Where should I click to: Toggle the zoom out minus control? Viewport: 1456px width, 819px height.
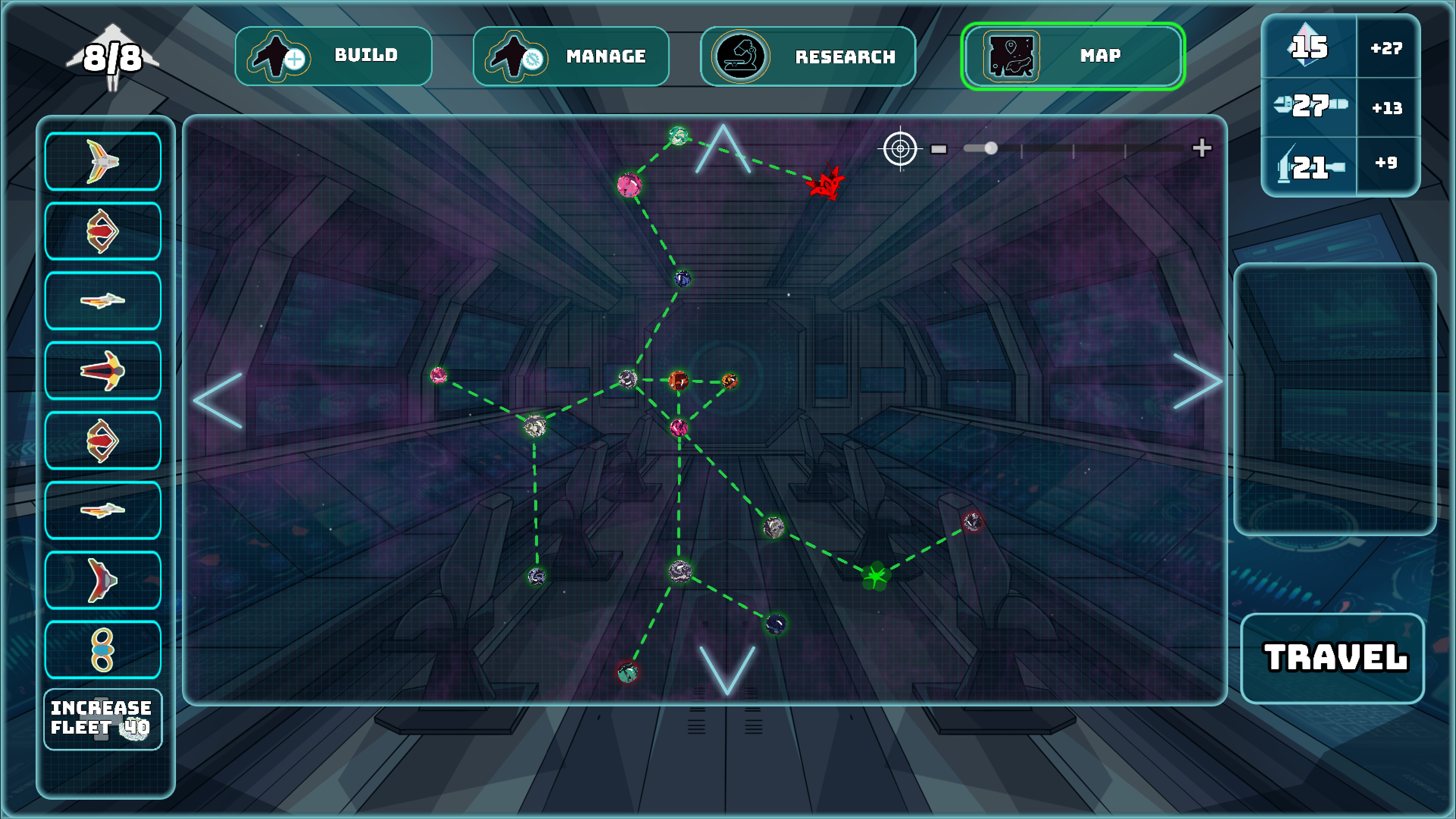(939, 149)
